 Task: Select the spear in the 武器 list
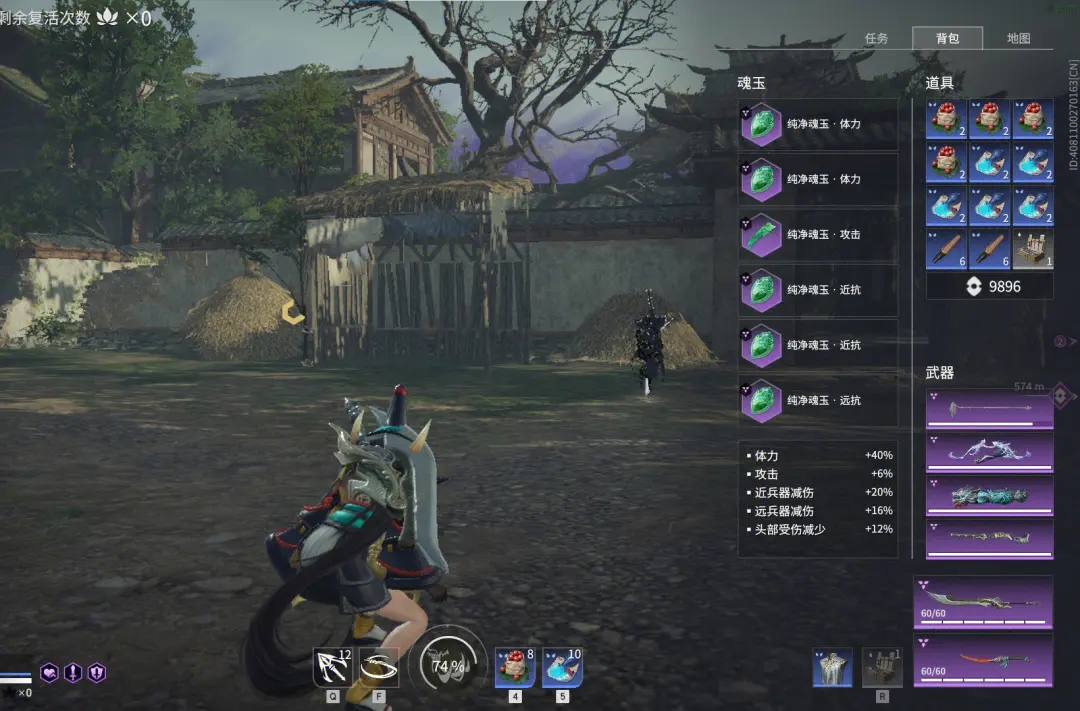click(x=989, y=410)
